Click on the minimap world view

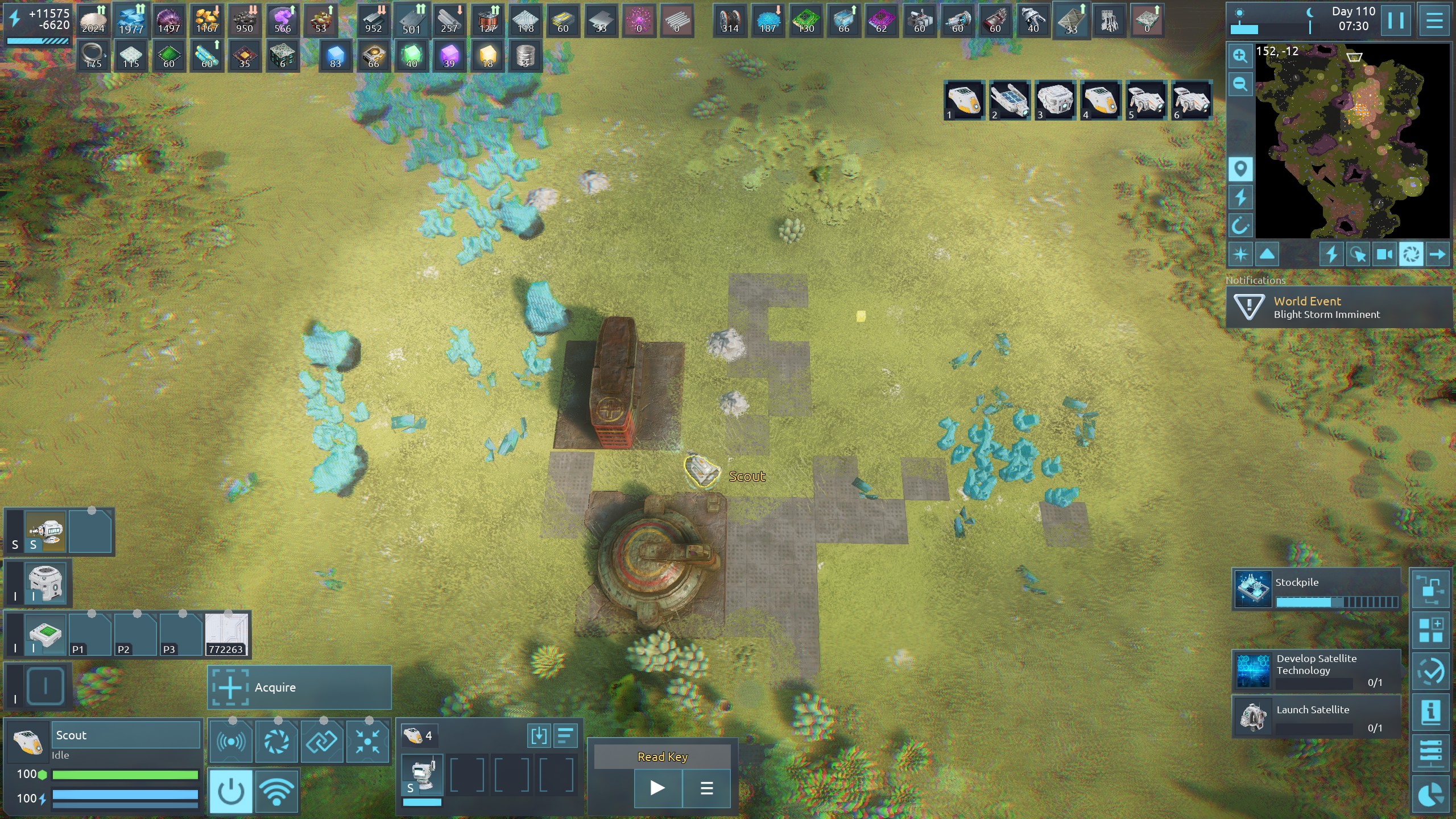(1352, 141)
